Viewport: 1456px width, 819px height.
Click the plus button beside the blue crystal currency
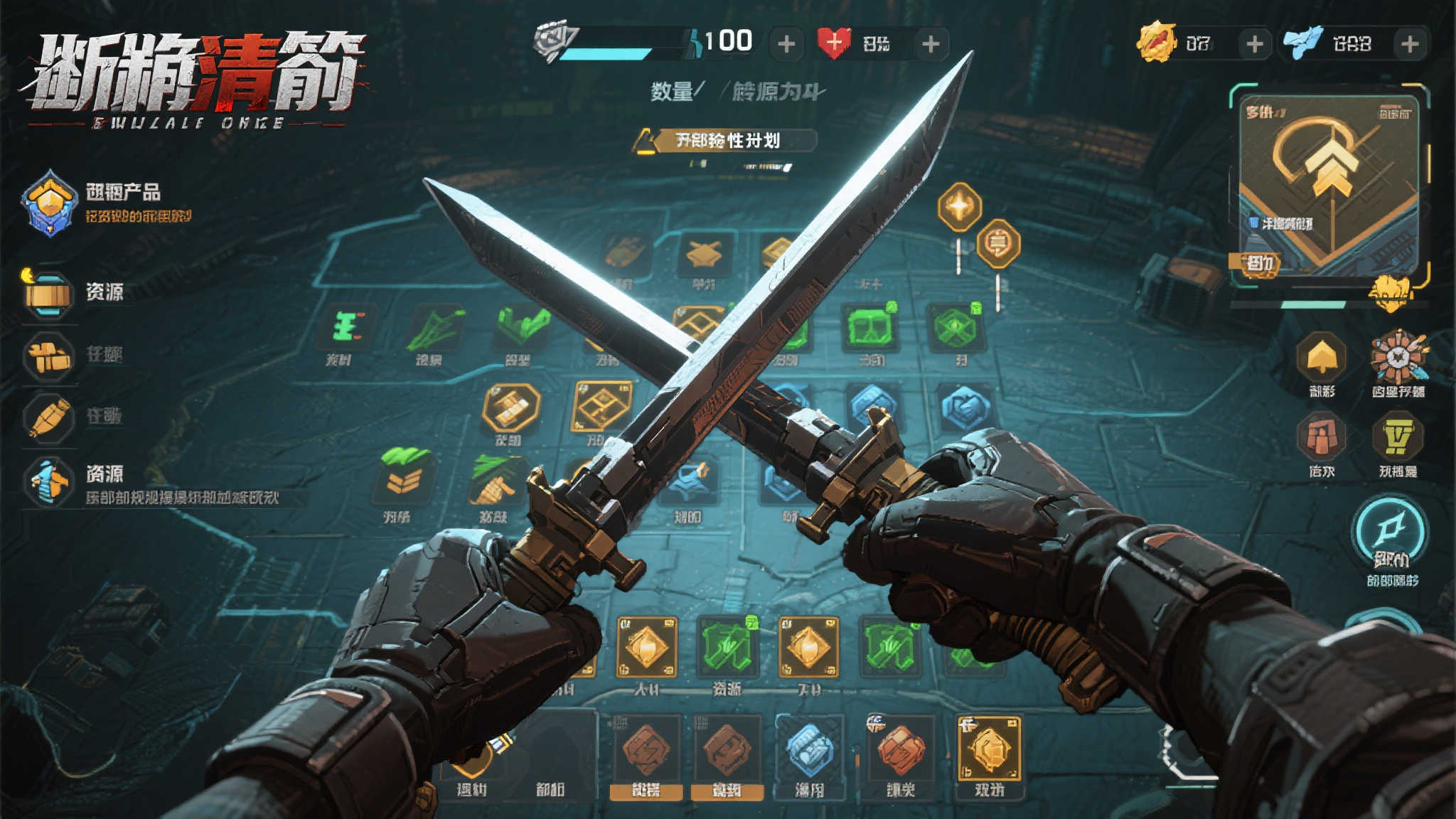click(x=1410, y=44)
